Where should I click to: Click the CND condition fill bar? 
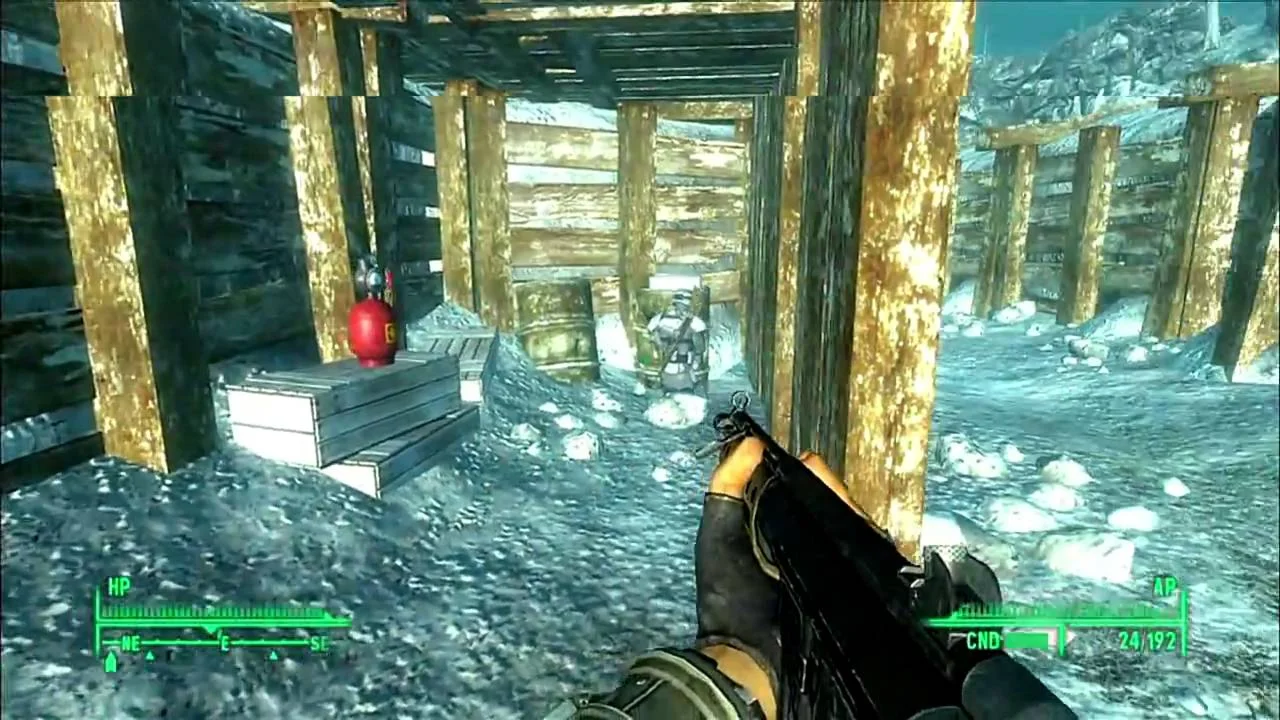point(1028,638)
